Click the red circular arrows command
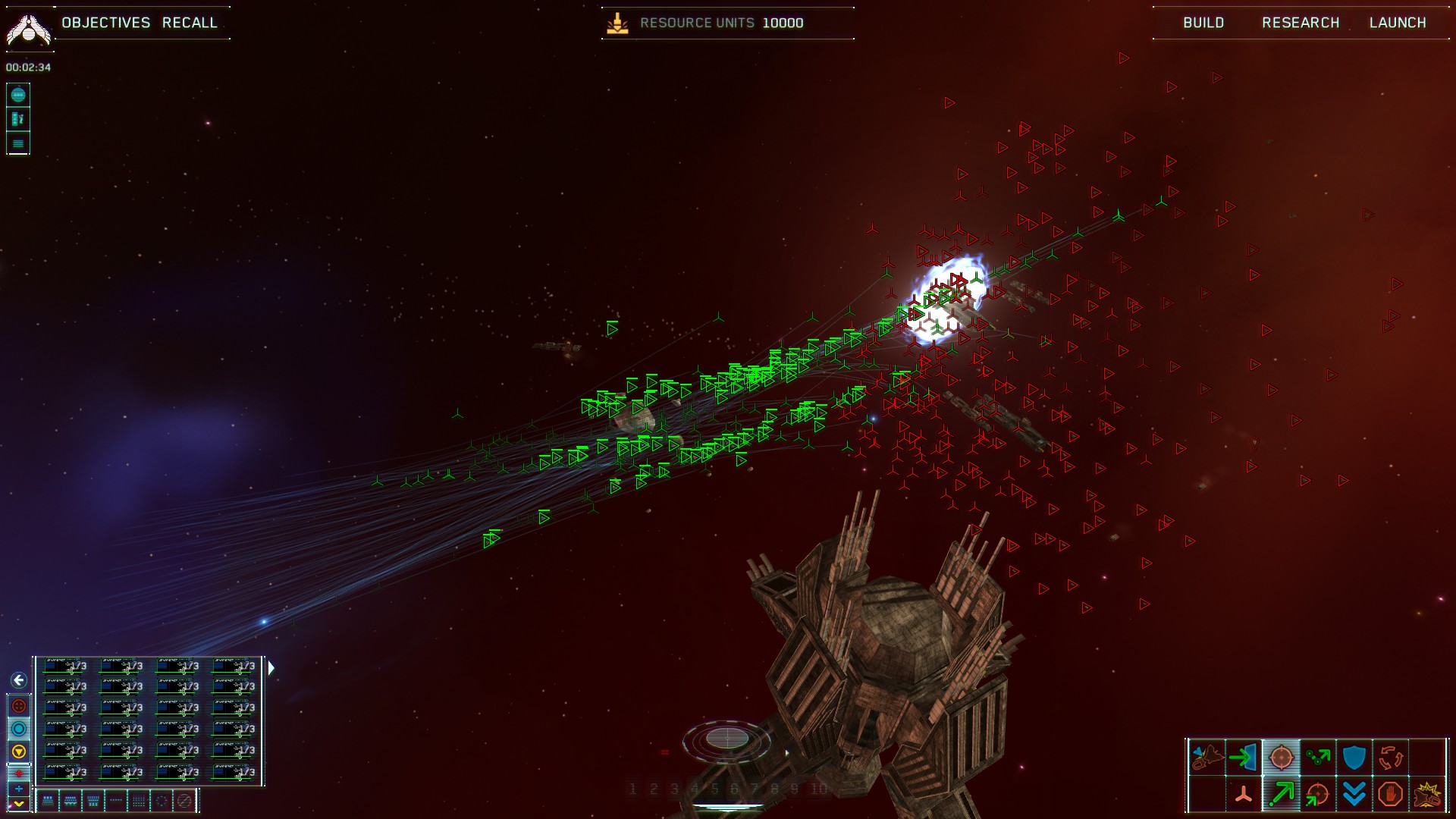The width and height of the screenshot is (1456, 819). [x=1390, y=757]
